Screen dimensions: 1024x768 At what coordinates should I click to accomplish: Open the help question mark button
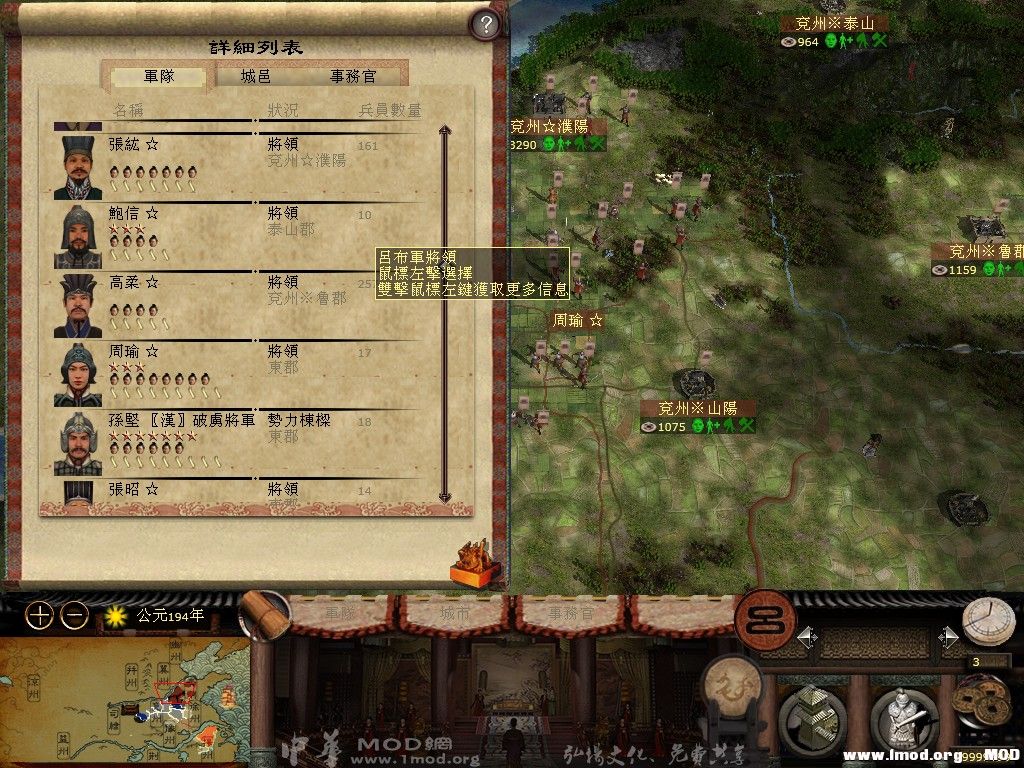pyautogui.click(x=484, y=24)
